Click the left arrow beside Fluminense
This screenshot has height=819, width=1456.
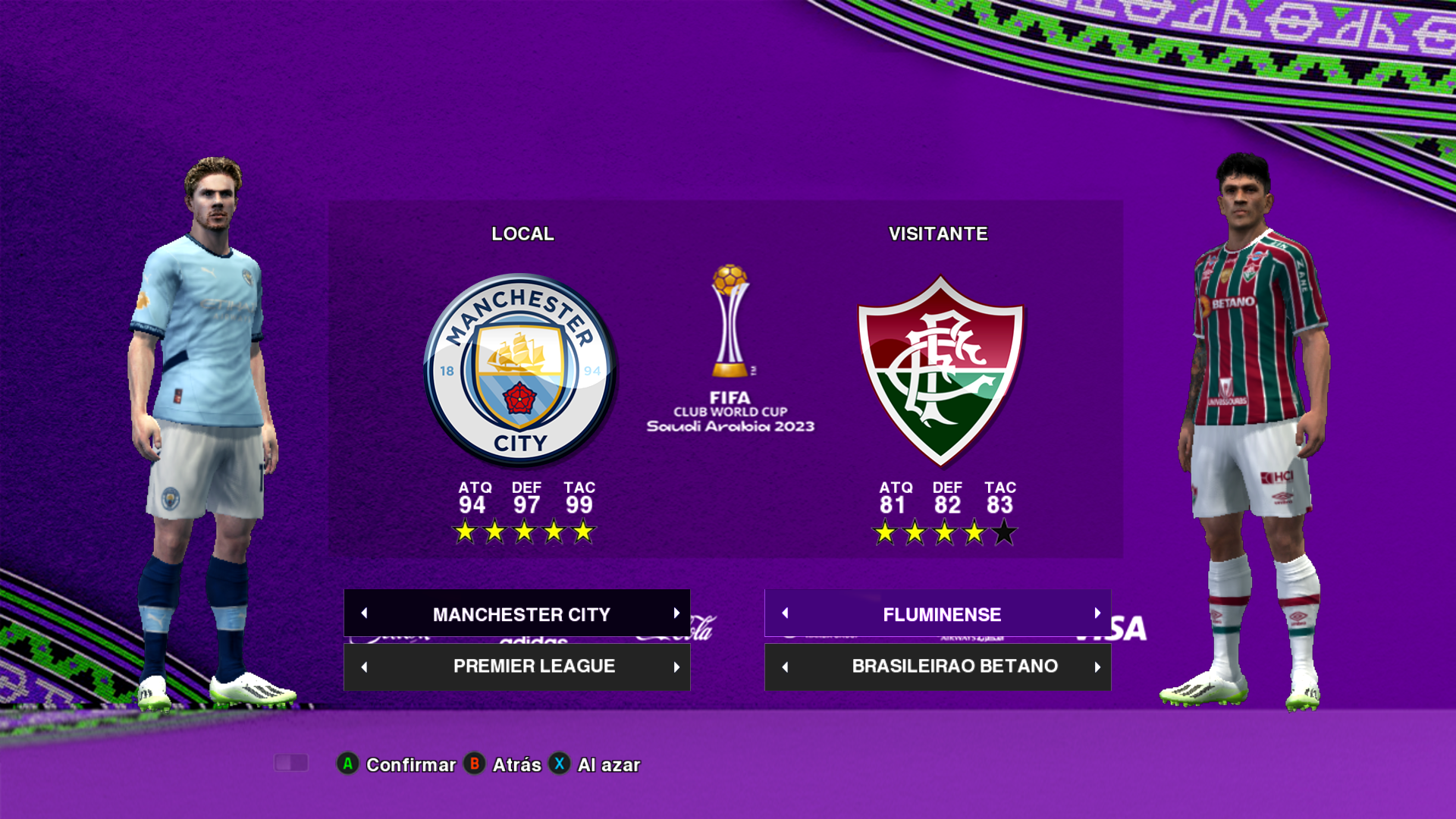tap(786, 613)
